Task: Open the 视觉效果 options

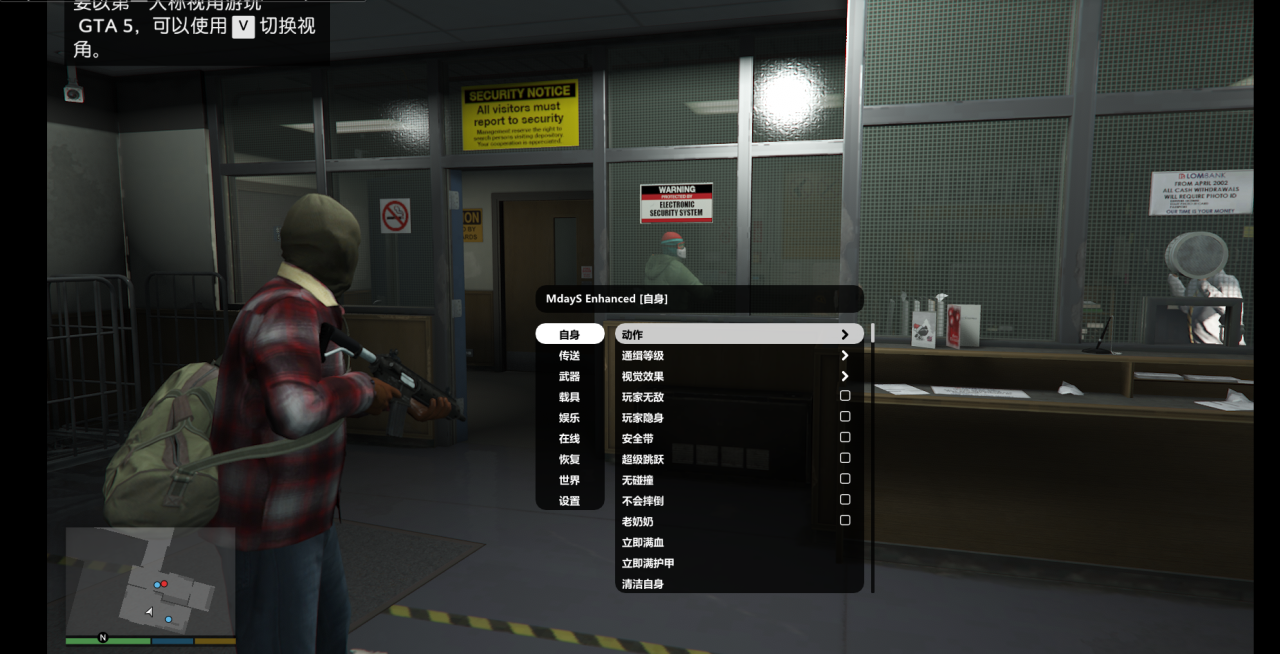Action: [x=738, y=376]
